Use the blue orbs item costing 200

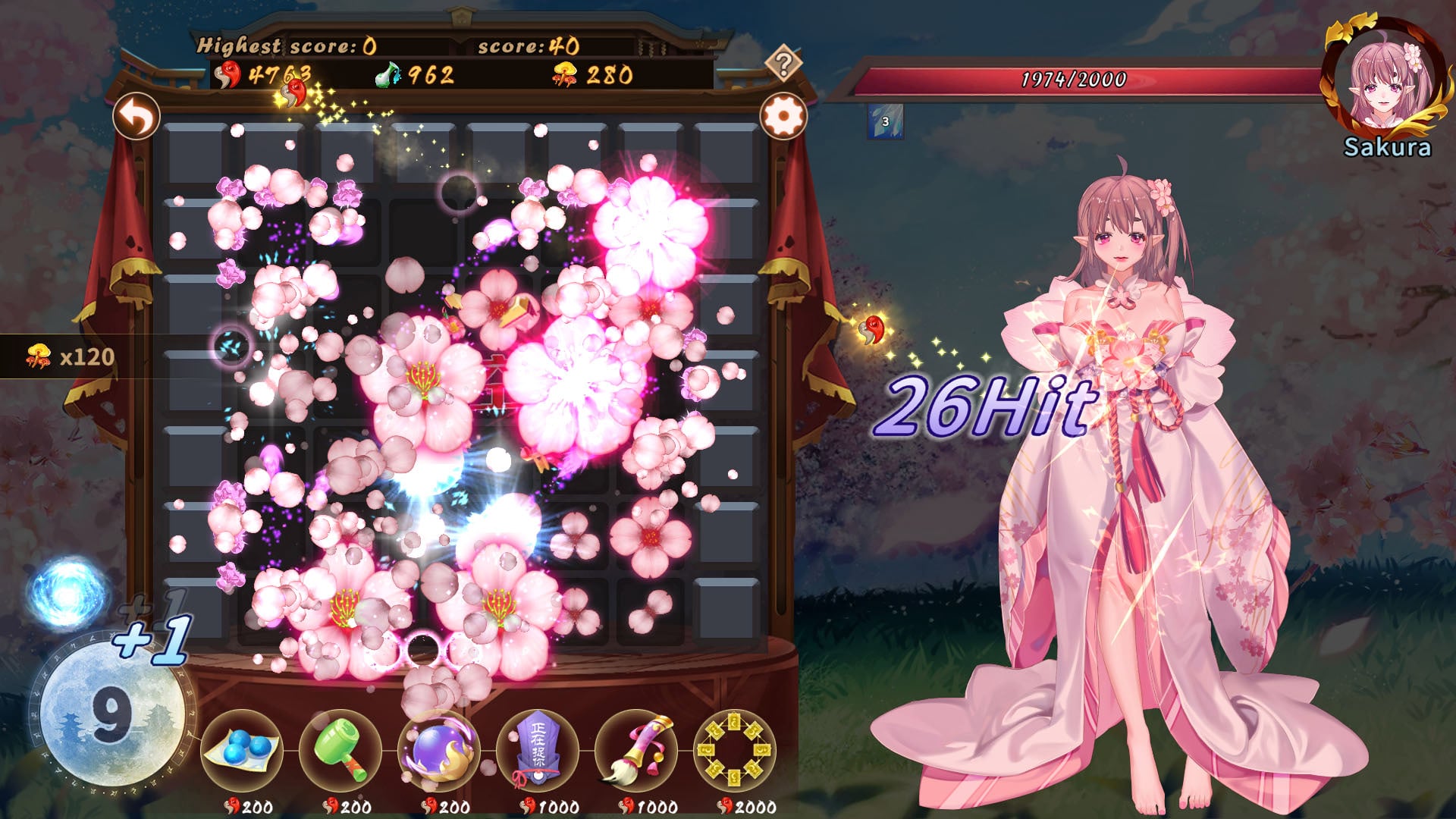pos(241,751)
